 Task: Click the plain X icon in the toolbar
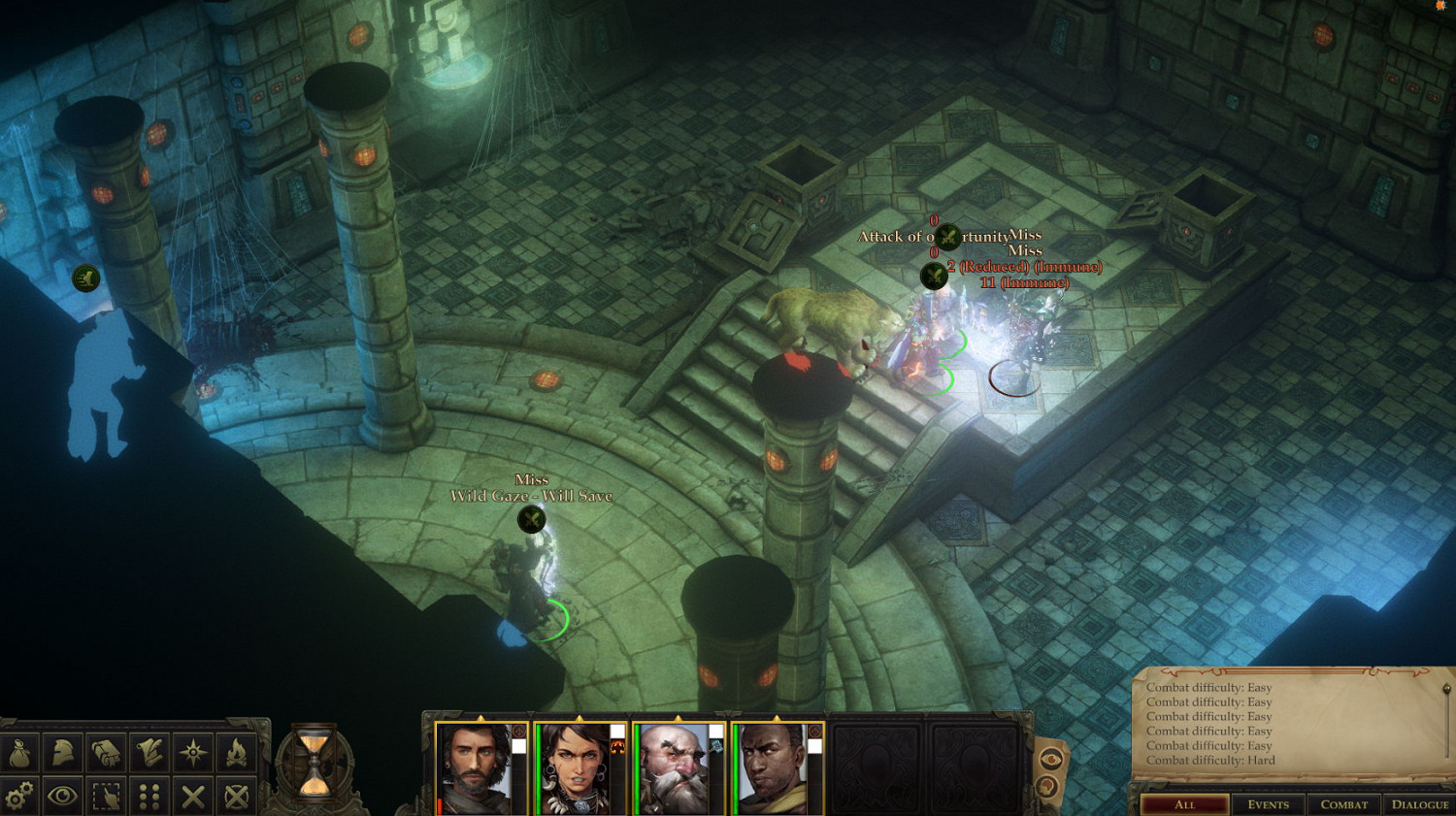[193, 797]
